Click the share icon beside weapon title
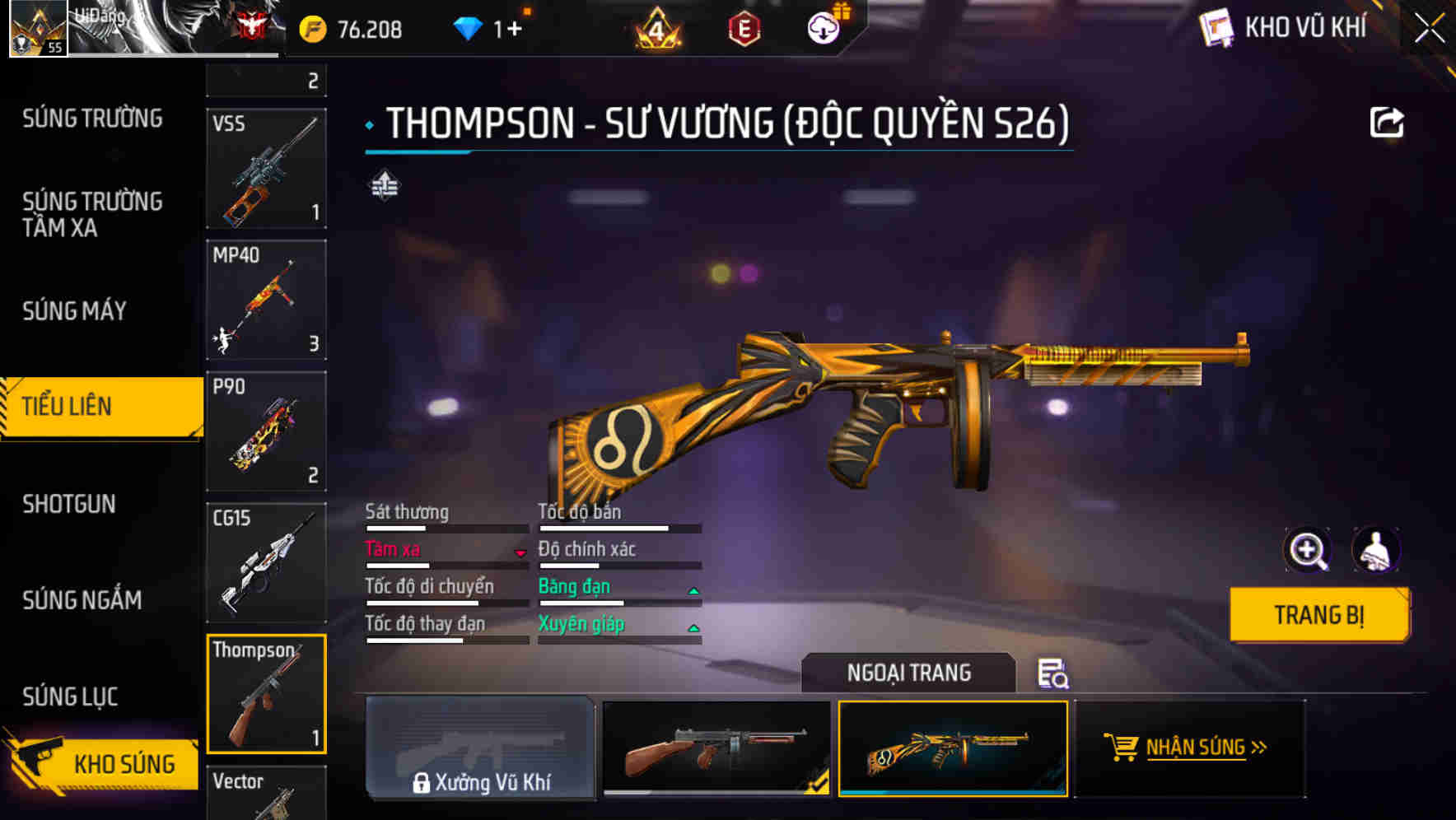 [x=1388, y=121]
